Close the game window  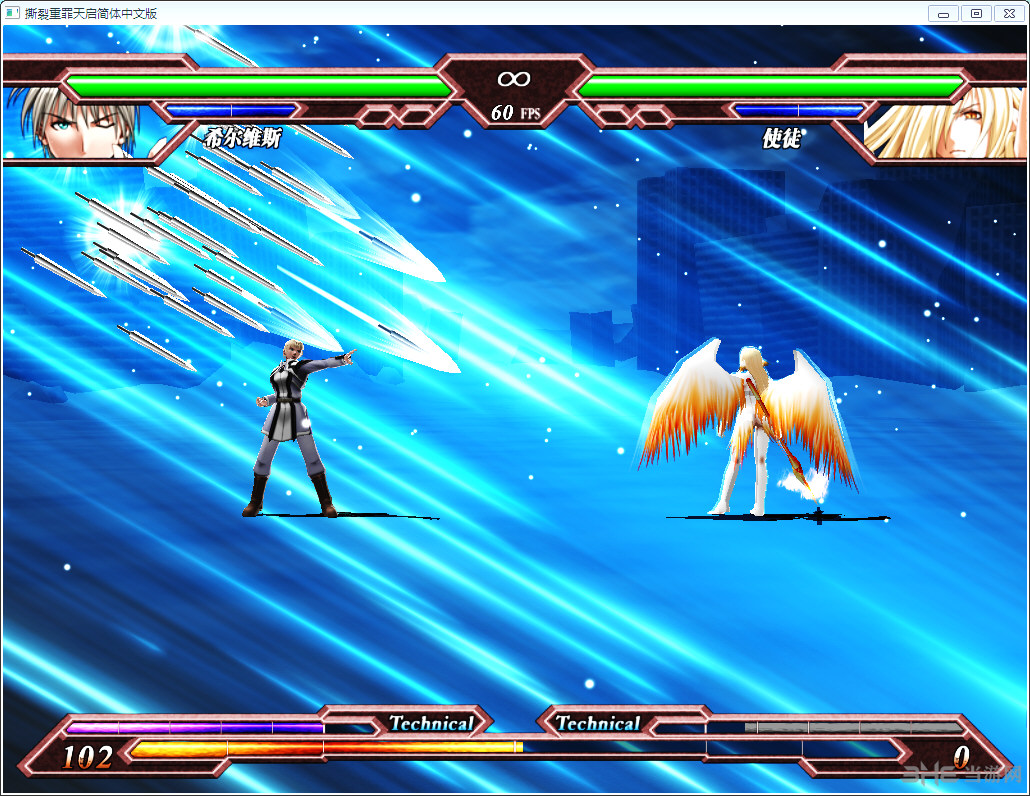coord(1008,13)
